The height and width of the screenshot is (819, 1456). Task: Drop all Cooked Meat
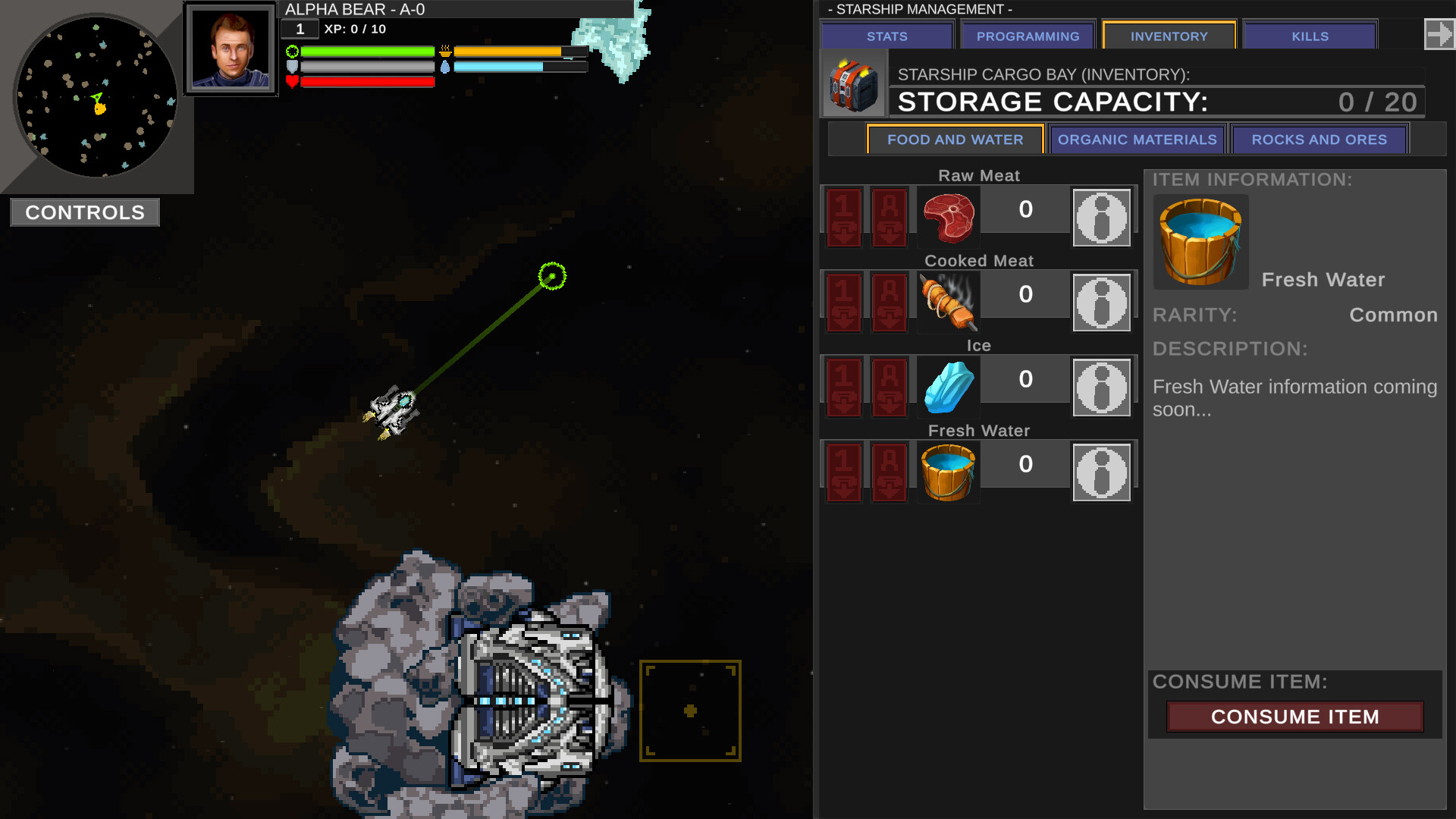point(889,303)
